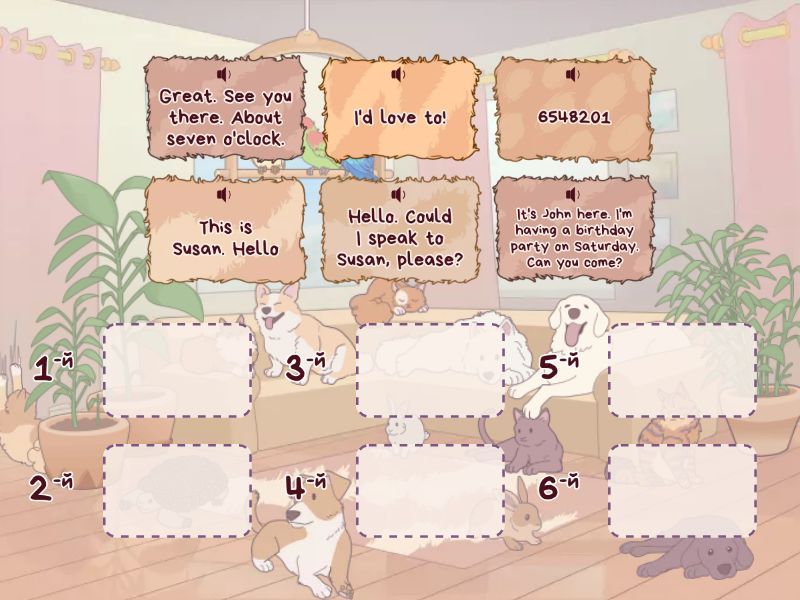The image size is (800, 600).
Task: Click the empty slot numbered 3-й
Action: coord(430,370)
